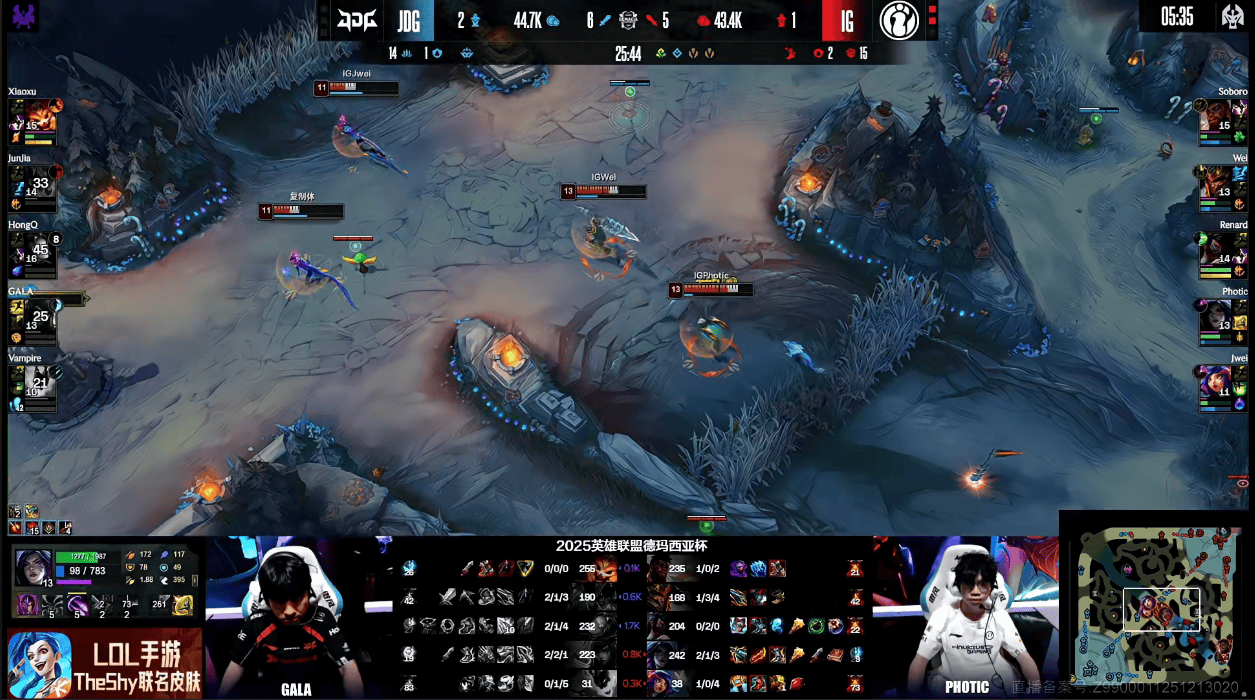Click the golden Flash summoner spell icon
This screenshot has height=700, width=1255.
pyautogui.click(x=183, y=604)
